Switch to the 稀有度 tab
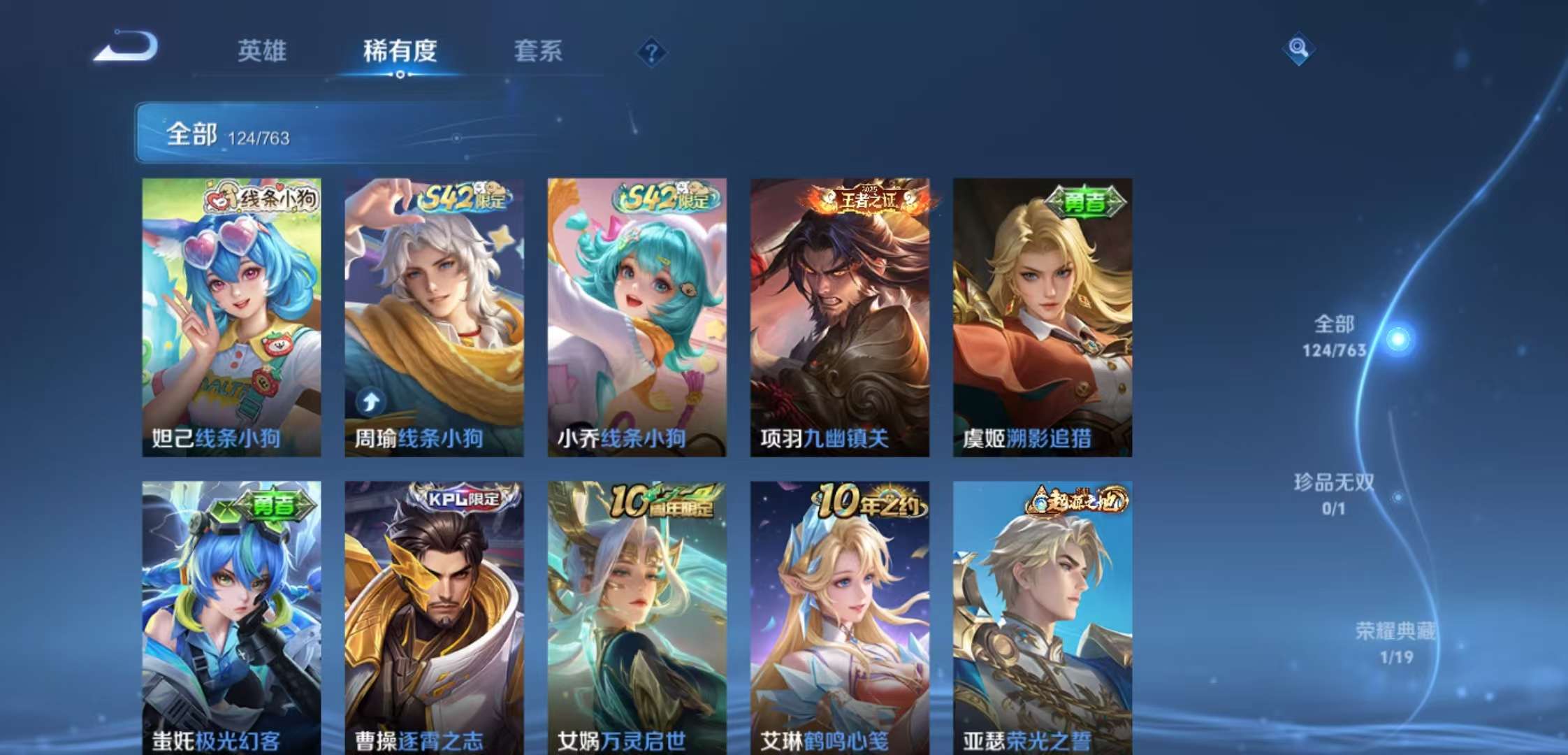 point(398,52)
